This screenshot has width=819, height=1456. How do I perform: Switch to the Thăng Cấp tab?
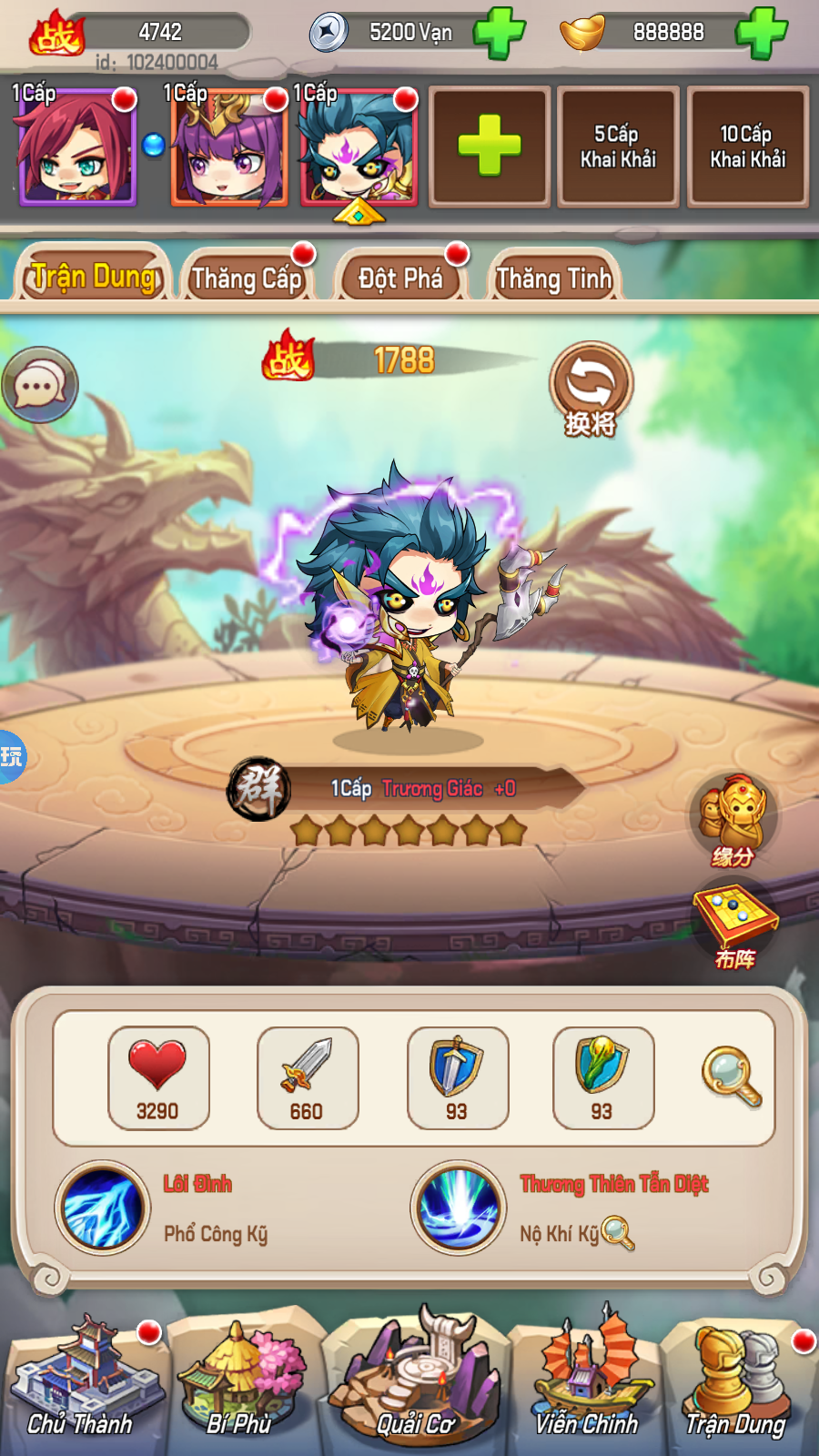[247, 277]
